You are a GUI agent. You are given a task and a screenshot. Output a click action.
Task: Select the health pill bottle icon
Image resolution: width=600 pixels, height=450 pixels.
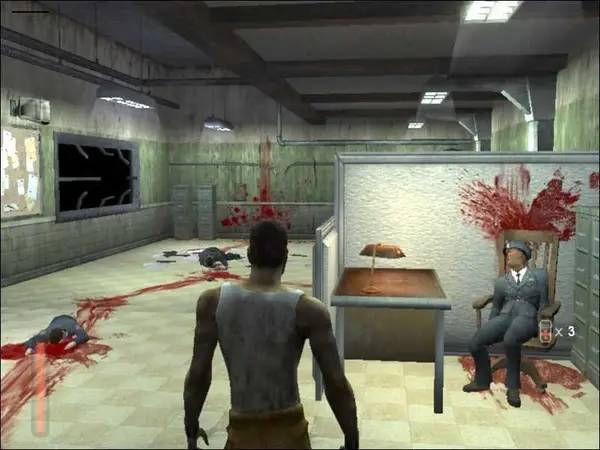pos(545,331)
